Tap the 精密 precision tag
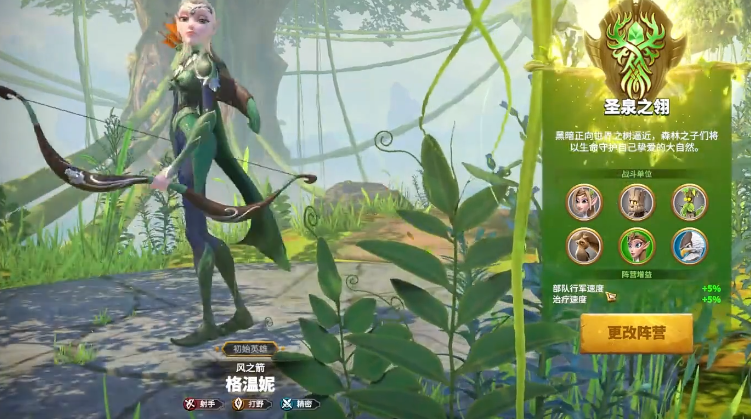Image resolution: width=751 pixels, height=419 pixels. pos(298,404)
